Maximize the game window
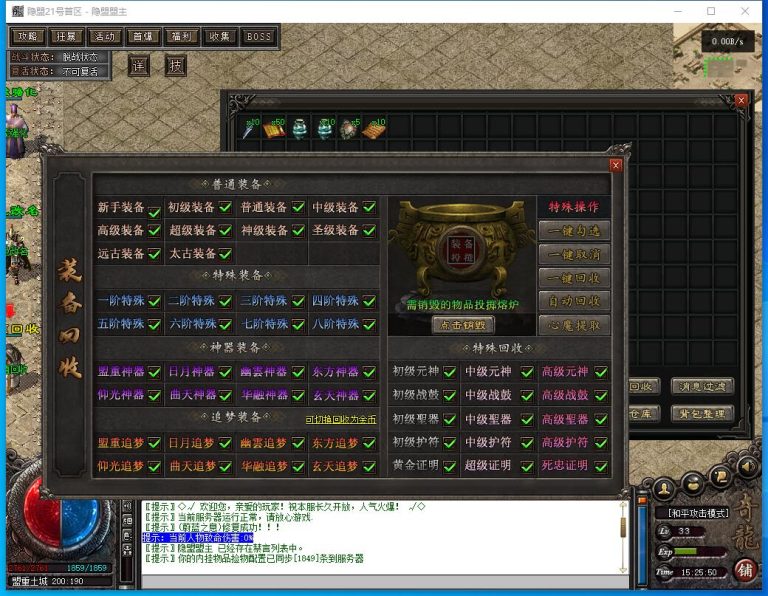 click(711, 11)
